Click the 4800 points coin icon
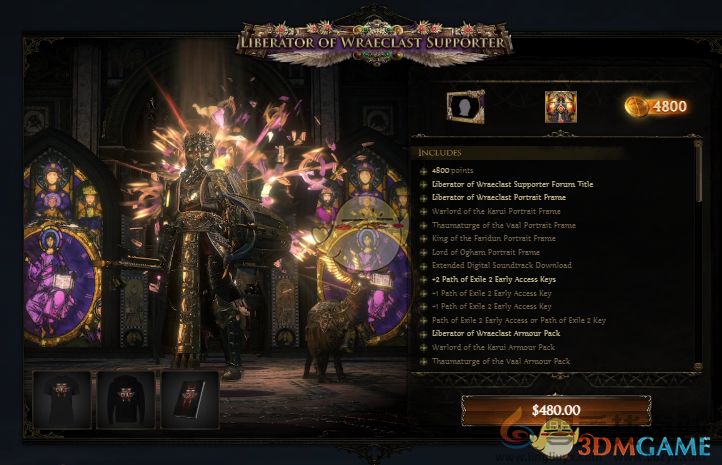Image resolution: width=722 pixels, height=465 pixels. [637, 106]
